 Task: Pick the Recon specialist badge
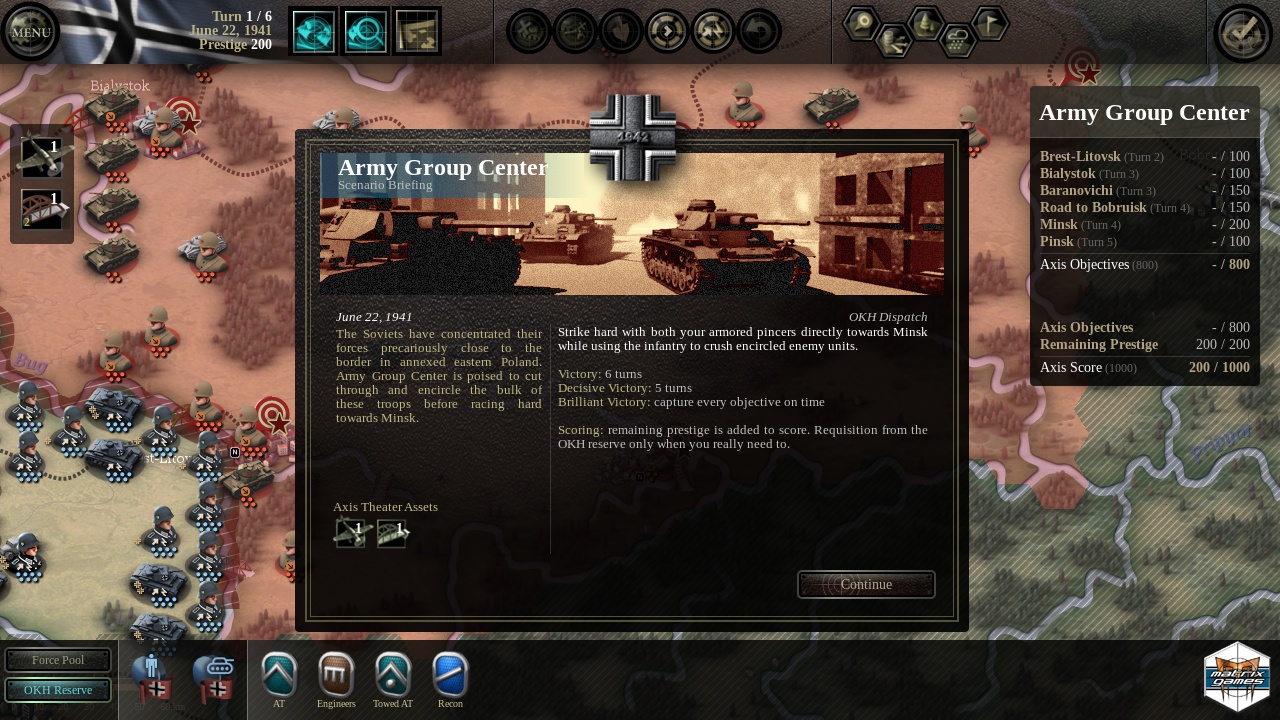tap(450, 675)
